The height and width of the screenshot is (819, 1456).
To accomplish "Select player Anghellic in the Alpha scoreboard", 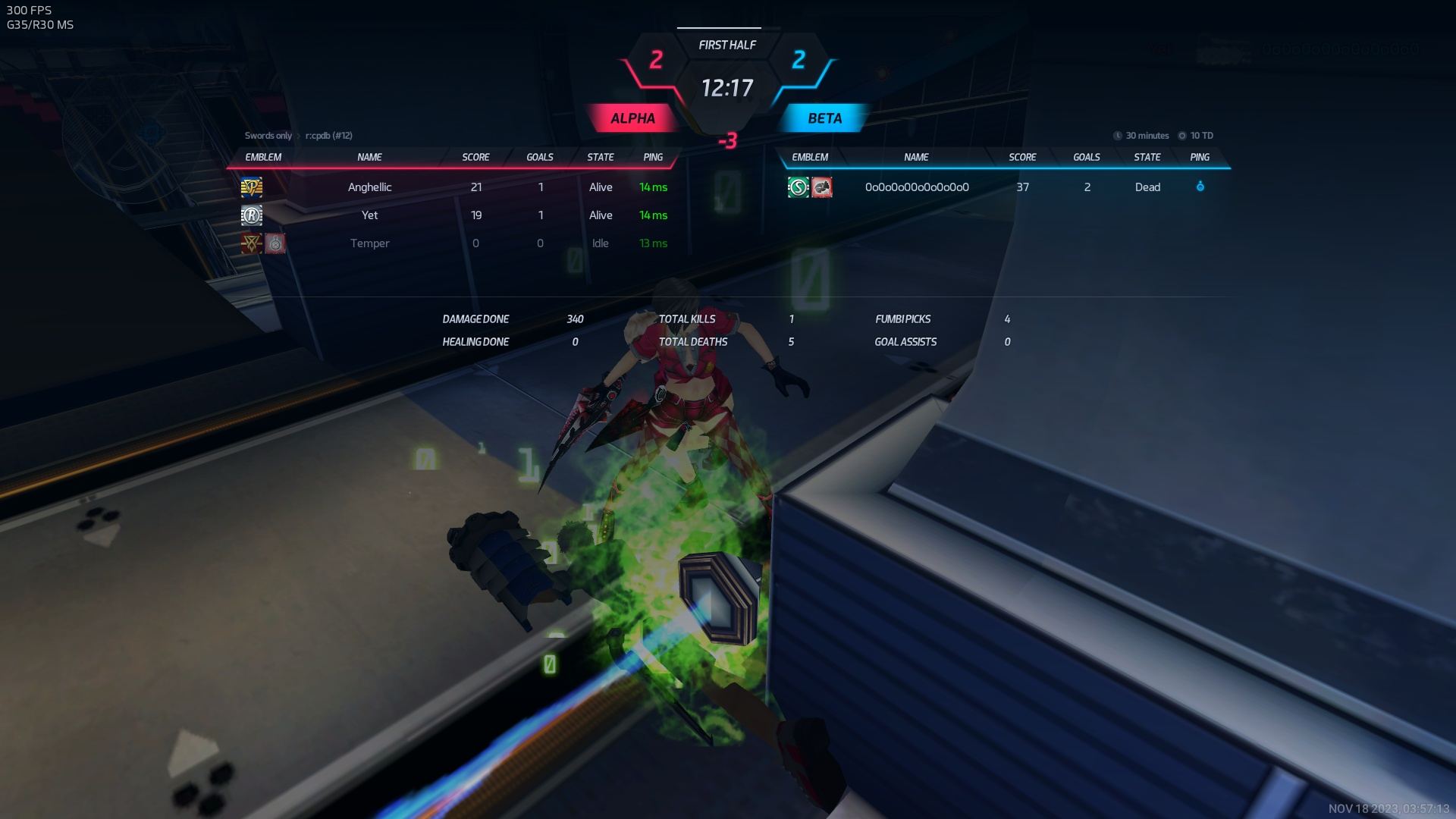I will click(x=369, y=187).
